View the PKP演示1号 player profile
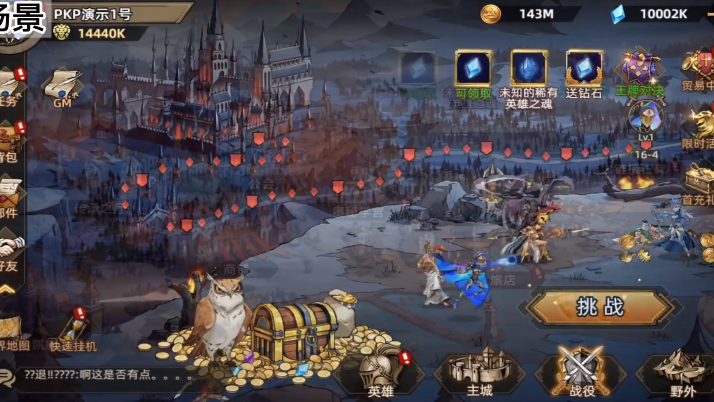Viewport: 714px width, 402px height. (95, 15)
